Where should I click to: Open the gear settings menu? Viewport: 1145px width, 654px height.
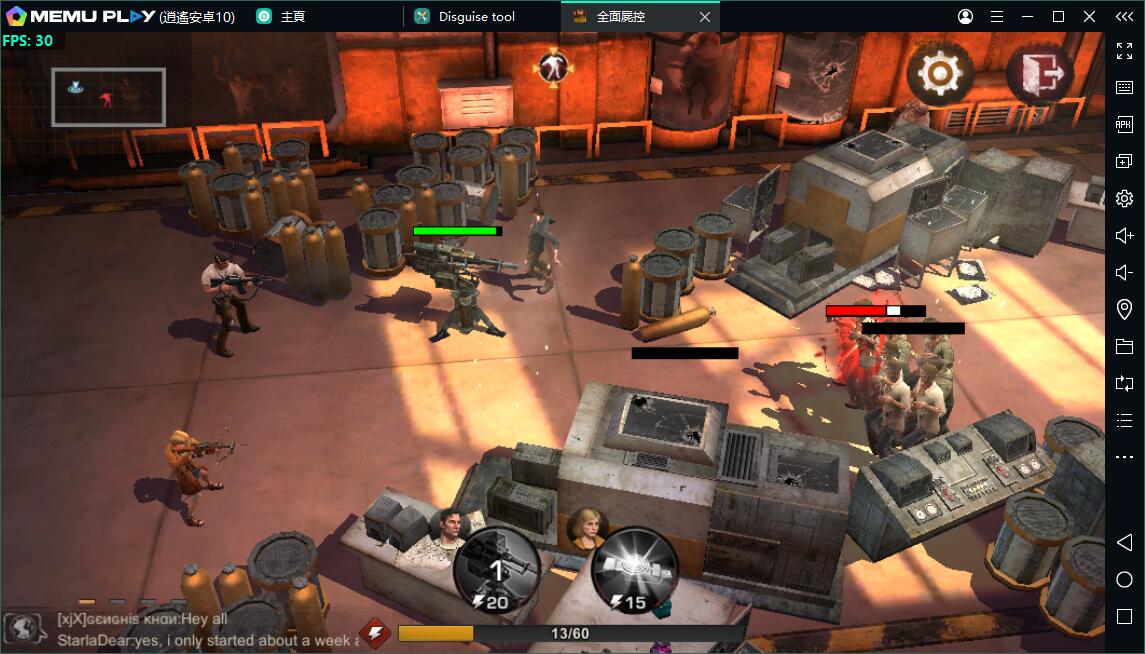940,73
